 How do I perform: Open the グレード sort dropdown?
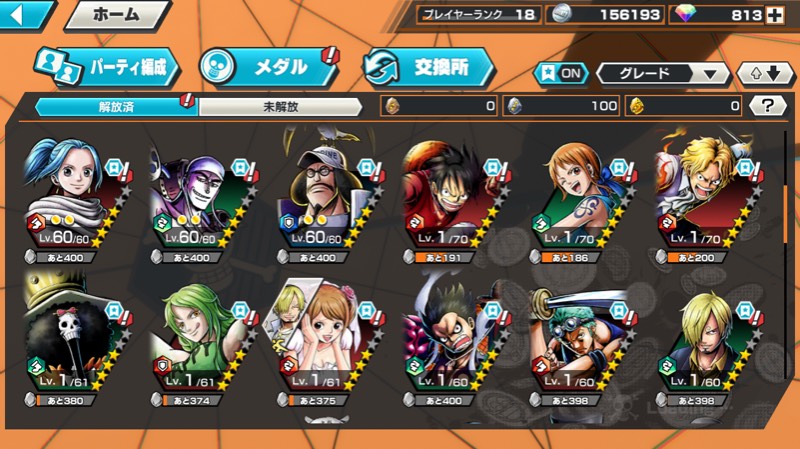(663, 74)
